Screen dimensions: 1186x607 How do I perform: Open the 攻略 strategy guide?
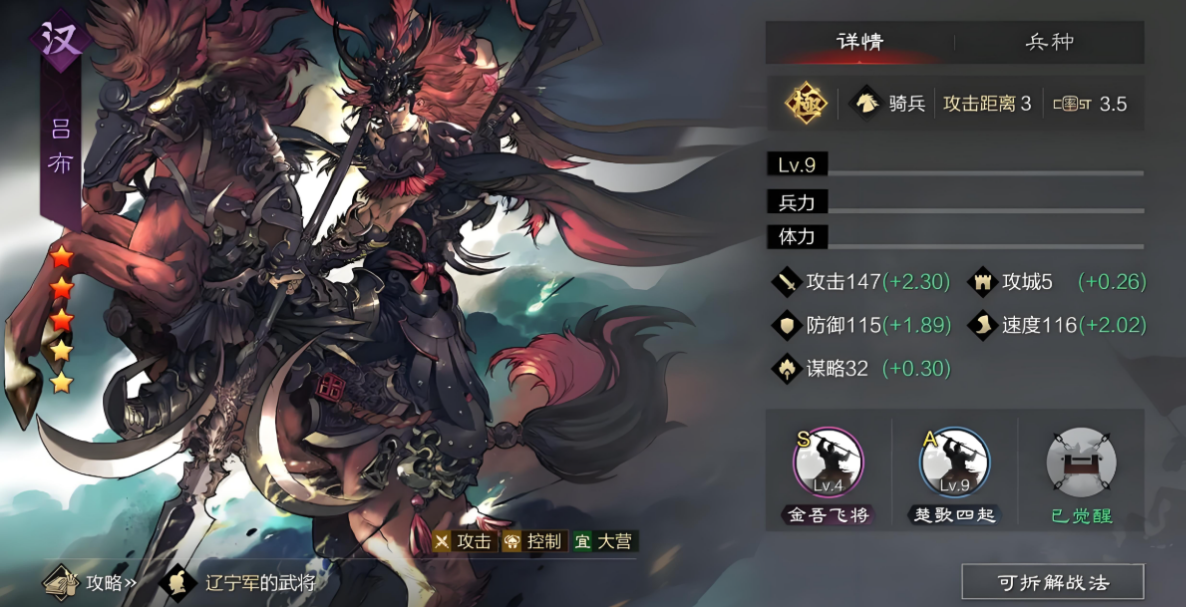tap(94, 582)
